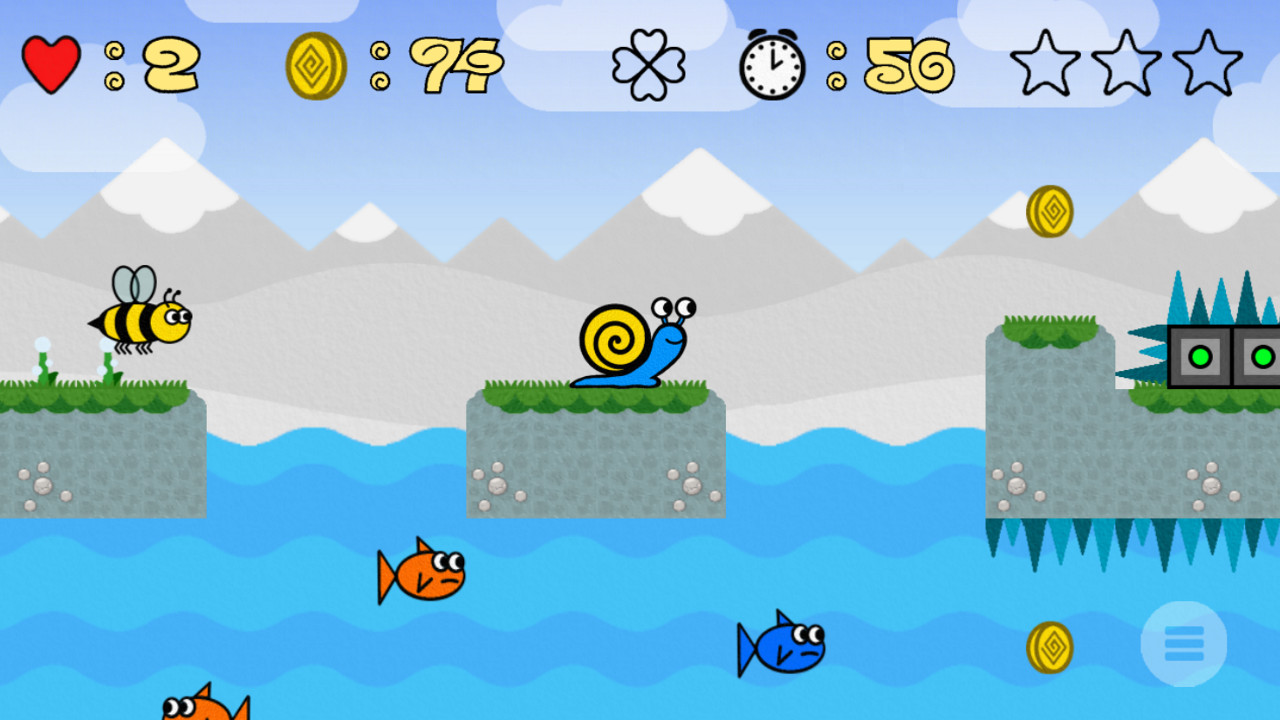Select the middle star icon

coord(1126,62)
